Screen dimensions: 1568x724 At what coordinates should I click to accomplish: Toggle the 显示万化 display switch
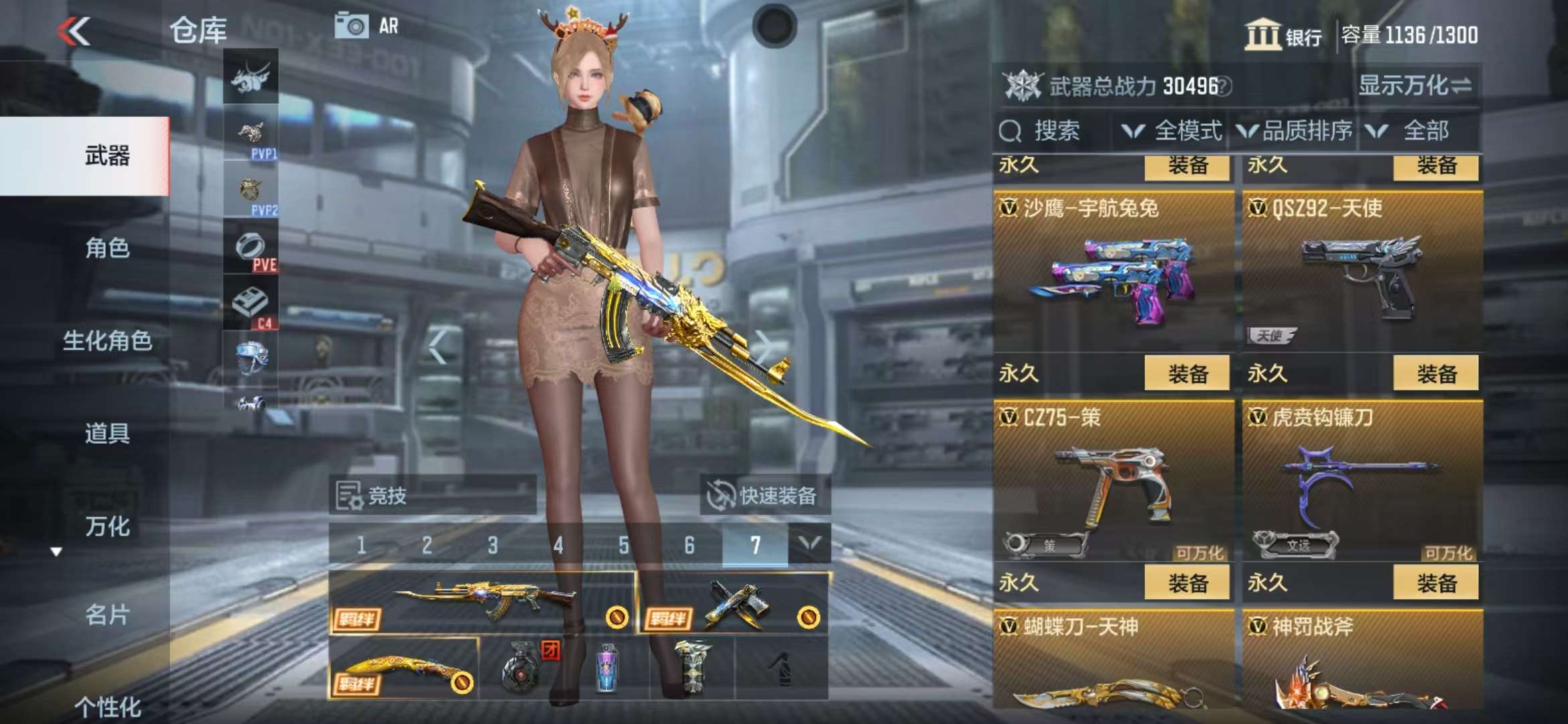coord(1415,86)
